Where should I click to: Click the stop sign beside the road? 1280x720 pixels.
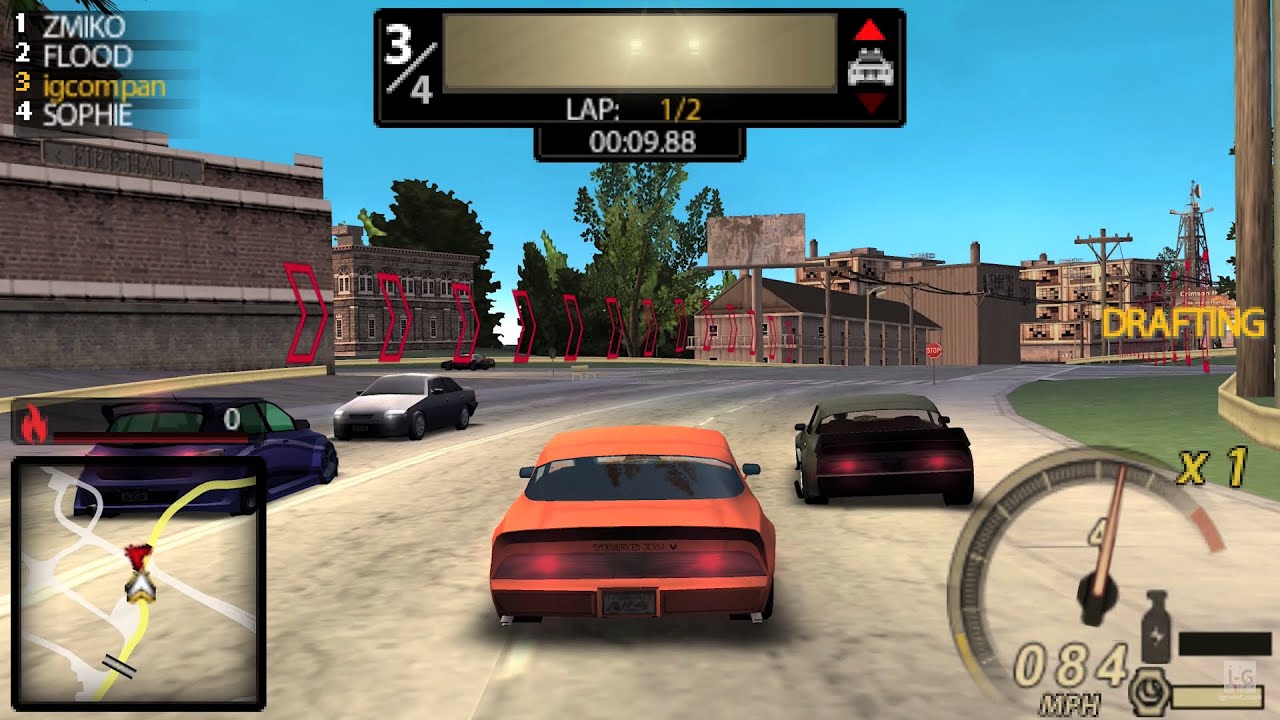point(932,351)
